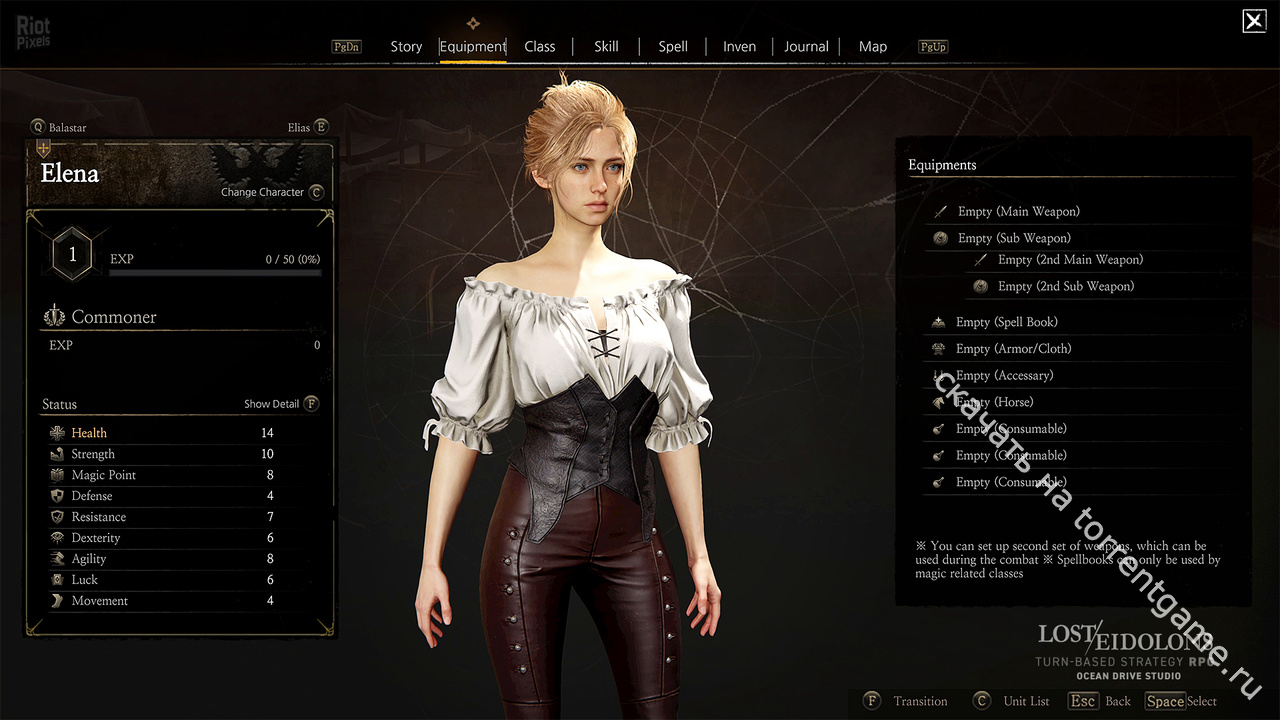Show the Journal tab

[806, 46]
